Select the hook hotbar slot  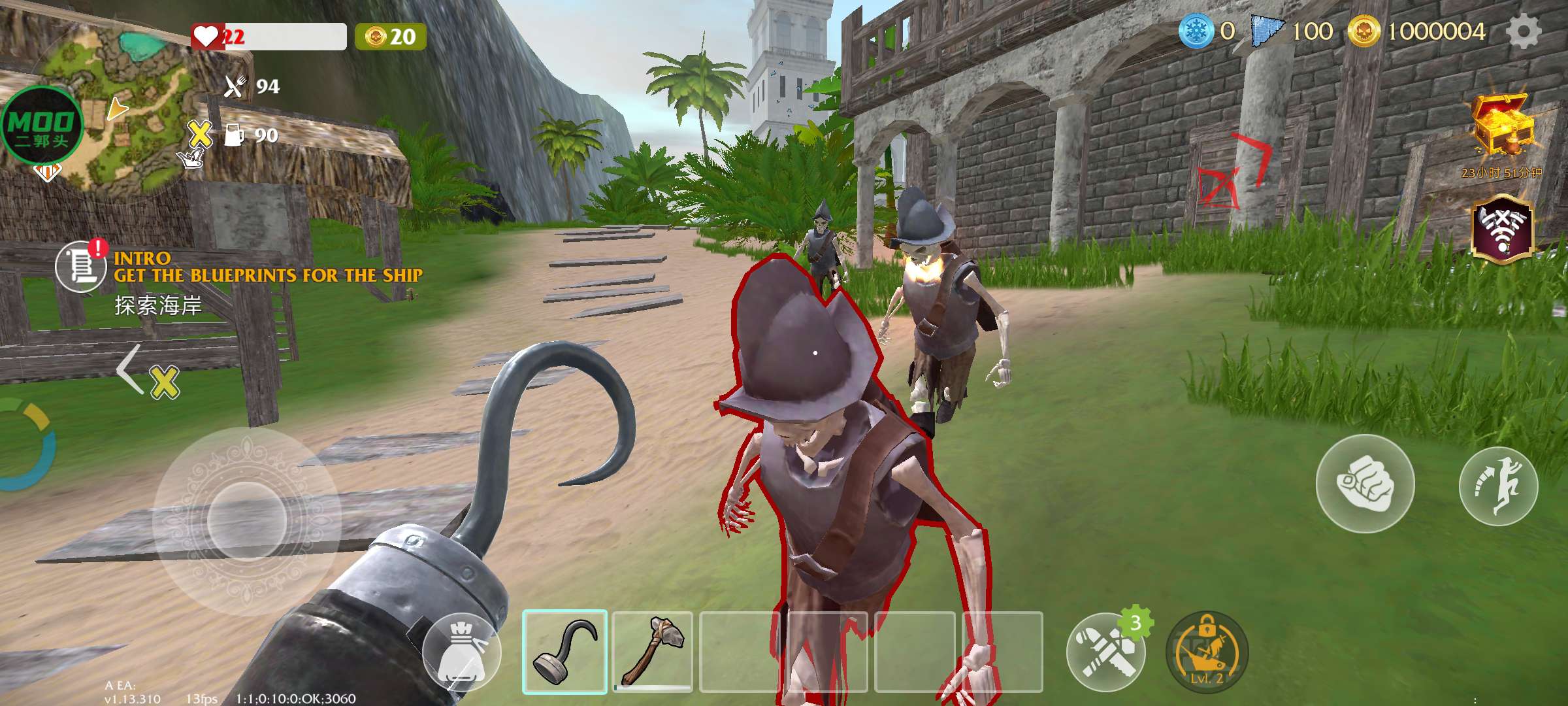pyautogui.click(x=565, y=651)
